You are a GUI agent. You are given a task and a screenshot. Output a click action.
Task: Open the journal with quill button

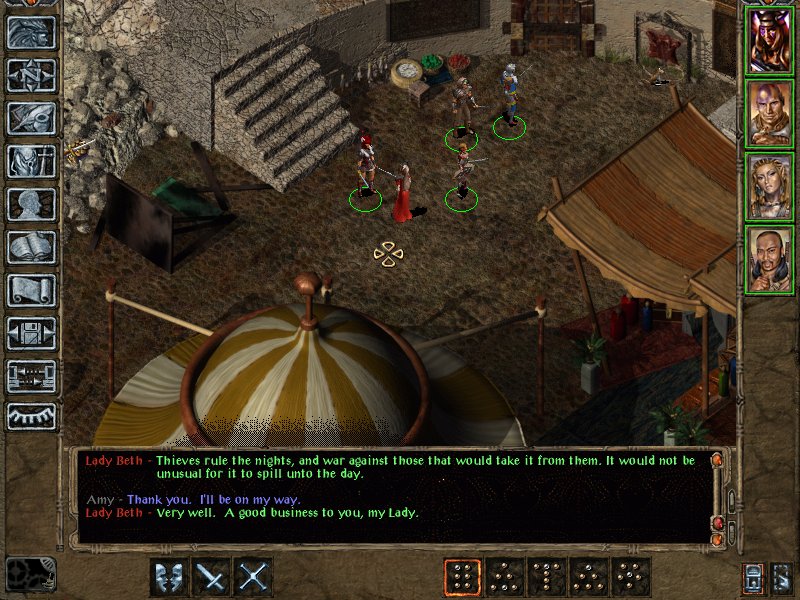pos(32,118)
